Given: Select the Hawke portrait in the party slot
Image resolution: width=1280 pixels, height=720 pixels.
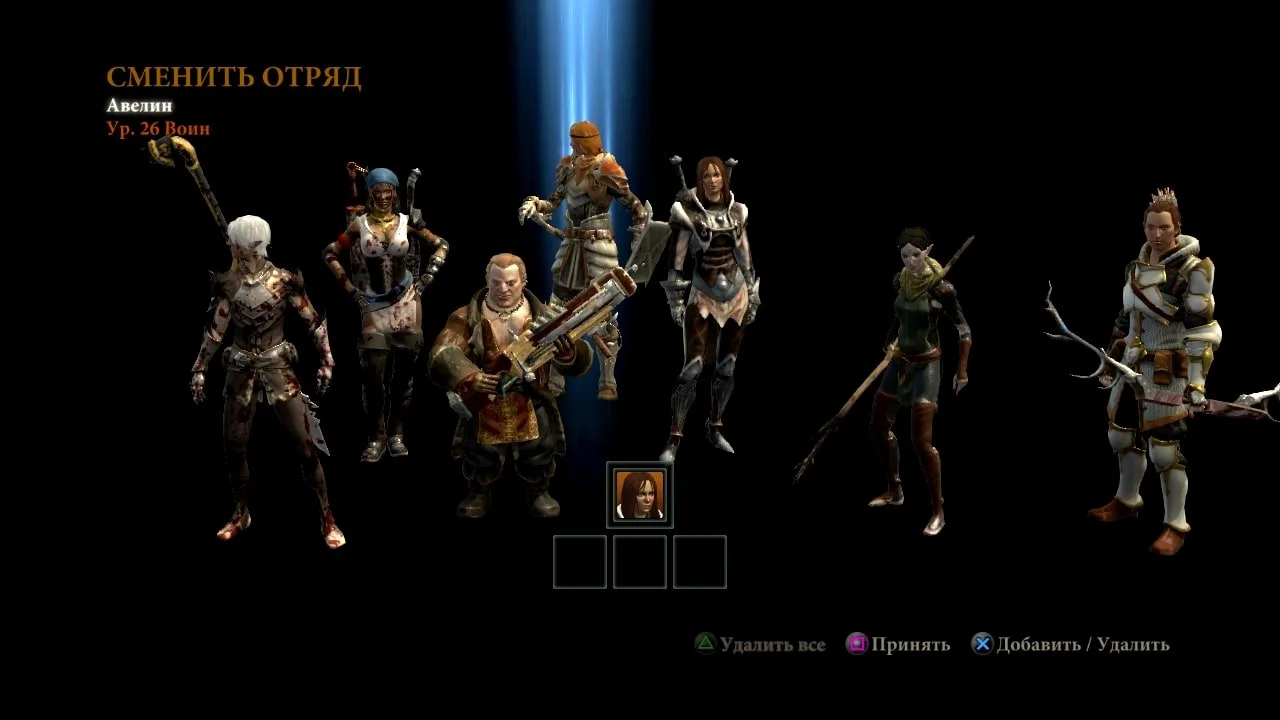Looking at the screenshot, I should coord(640,495).
